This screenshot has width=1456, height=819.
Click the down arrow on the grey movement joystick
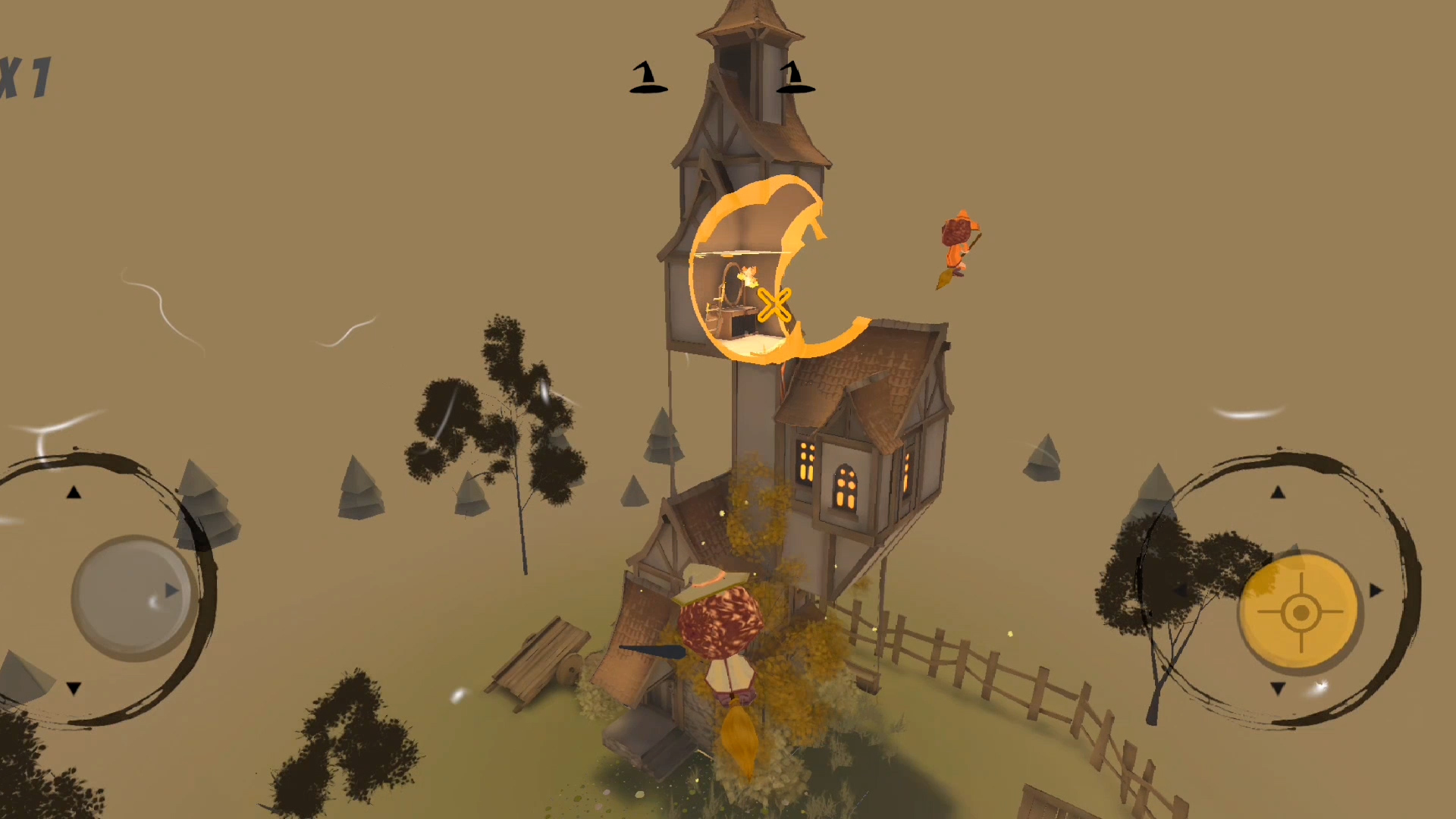coord(74,689)
